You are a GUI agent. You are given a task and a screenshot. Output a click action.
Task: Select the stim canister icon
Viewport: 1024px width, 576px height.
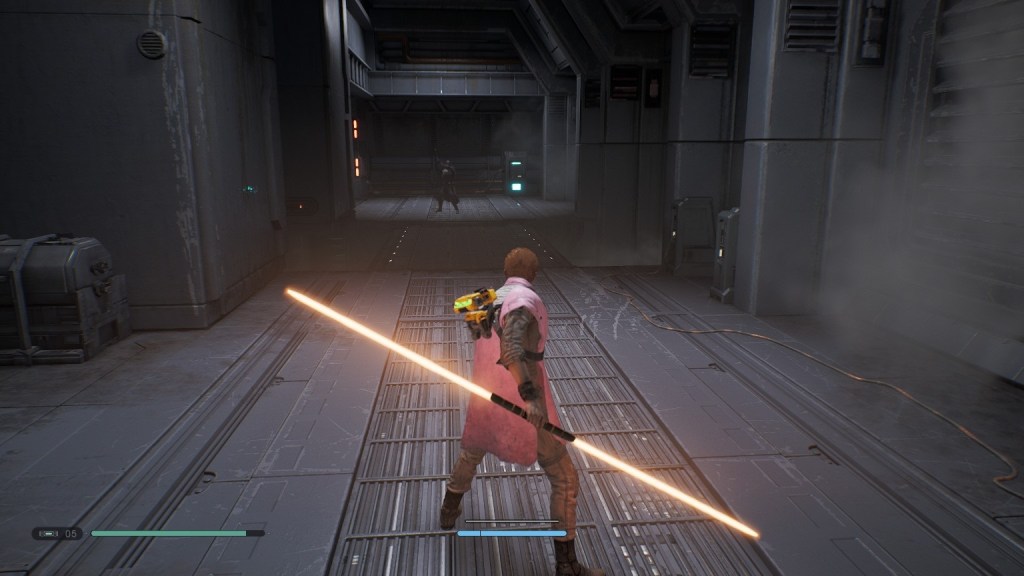(x=48, y=533)
